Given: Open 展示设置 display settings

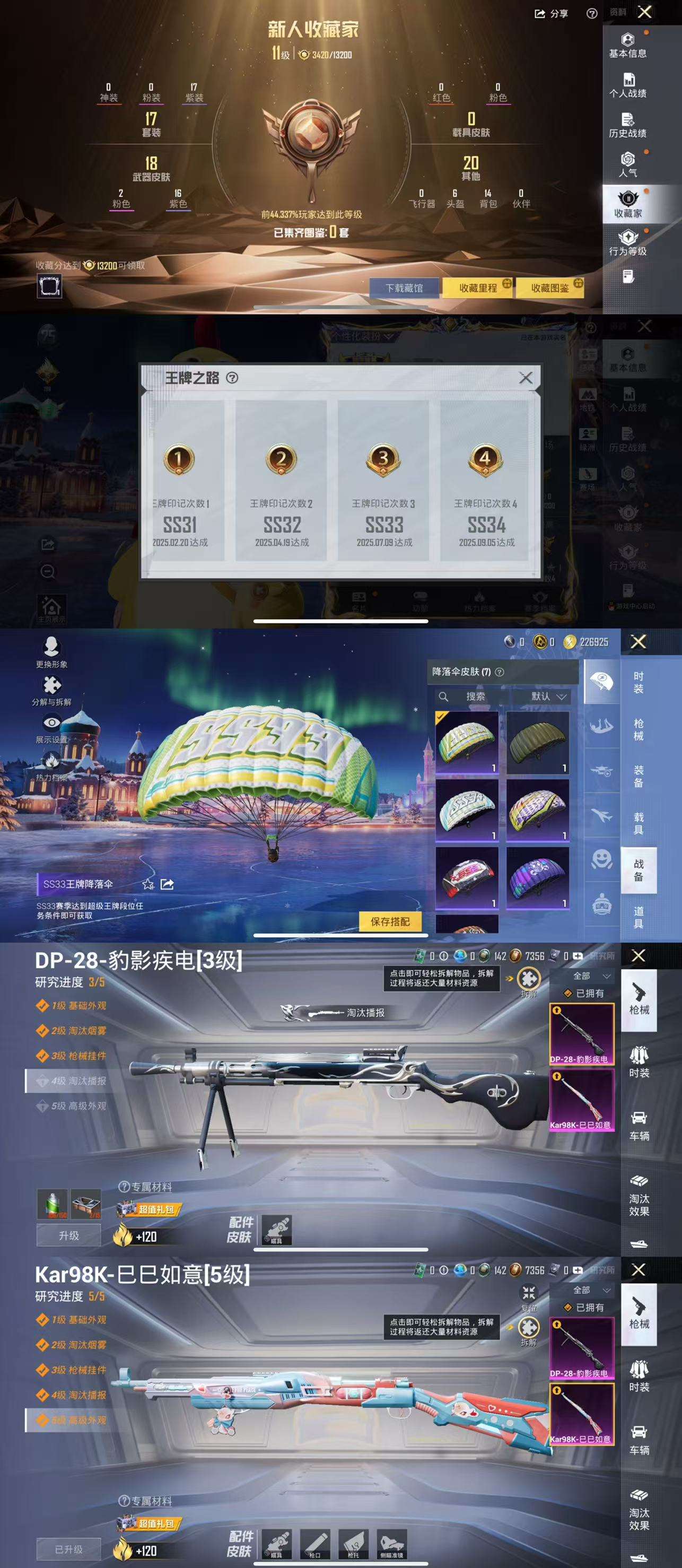Looking at the screenshot, I should pyautogui.click(x=51, y=727).
